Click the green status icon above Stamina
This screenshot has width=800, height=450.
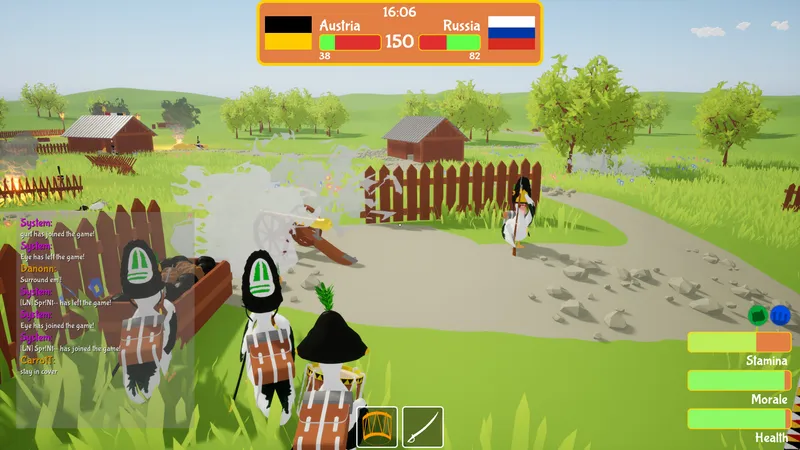[758, 315]
